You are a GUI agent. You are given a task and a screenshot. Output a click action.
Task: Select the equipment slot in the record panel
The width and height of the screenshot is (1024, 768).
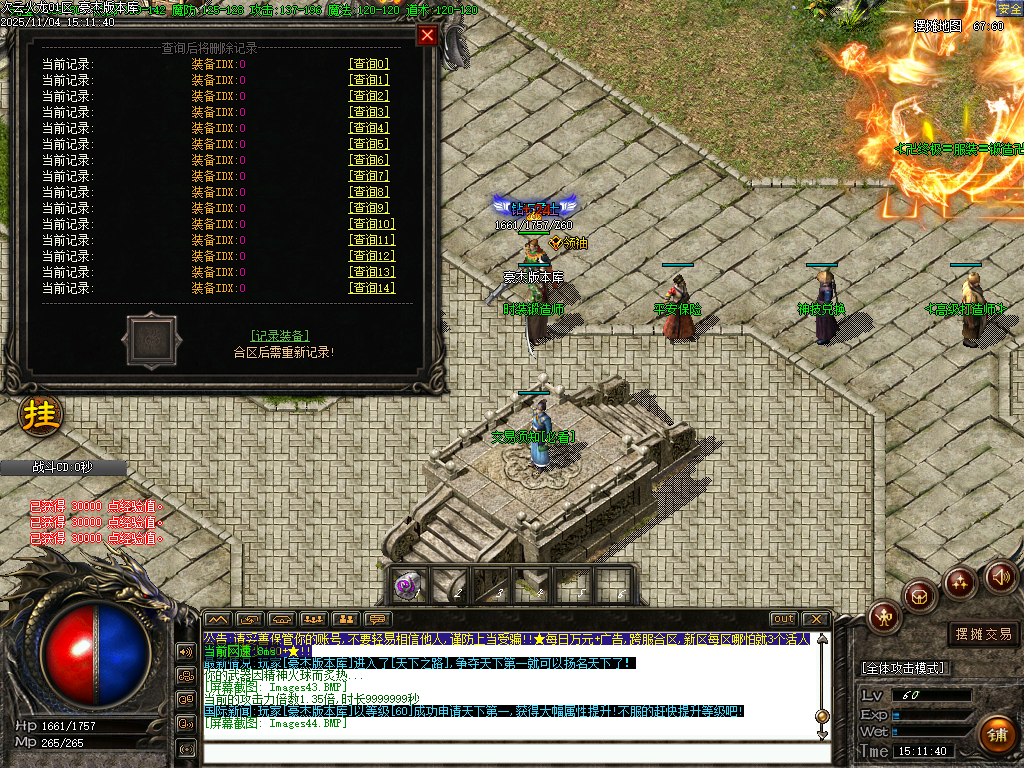pyautogui.click(x=152, y=342)
